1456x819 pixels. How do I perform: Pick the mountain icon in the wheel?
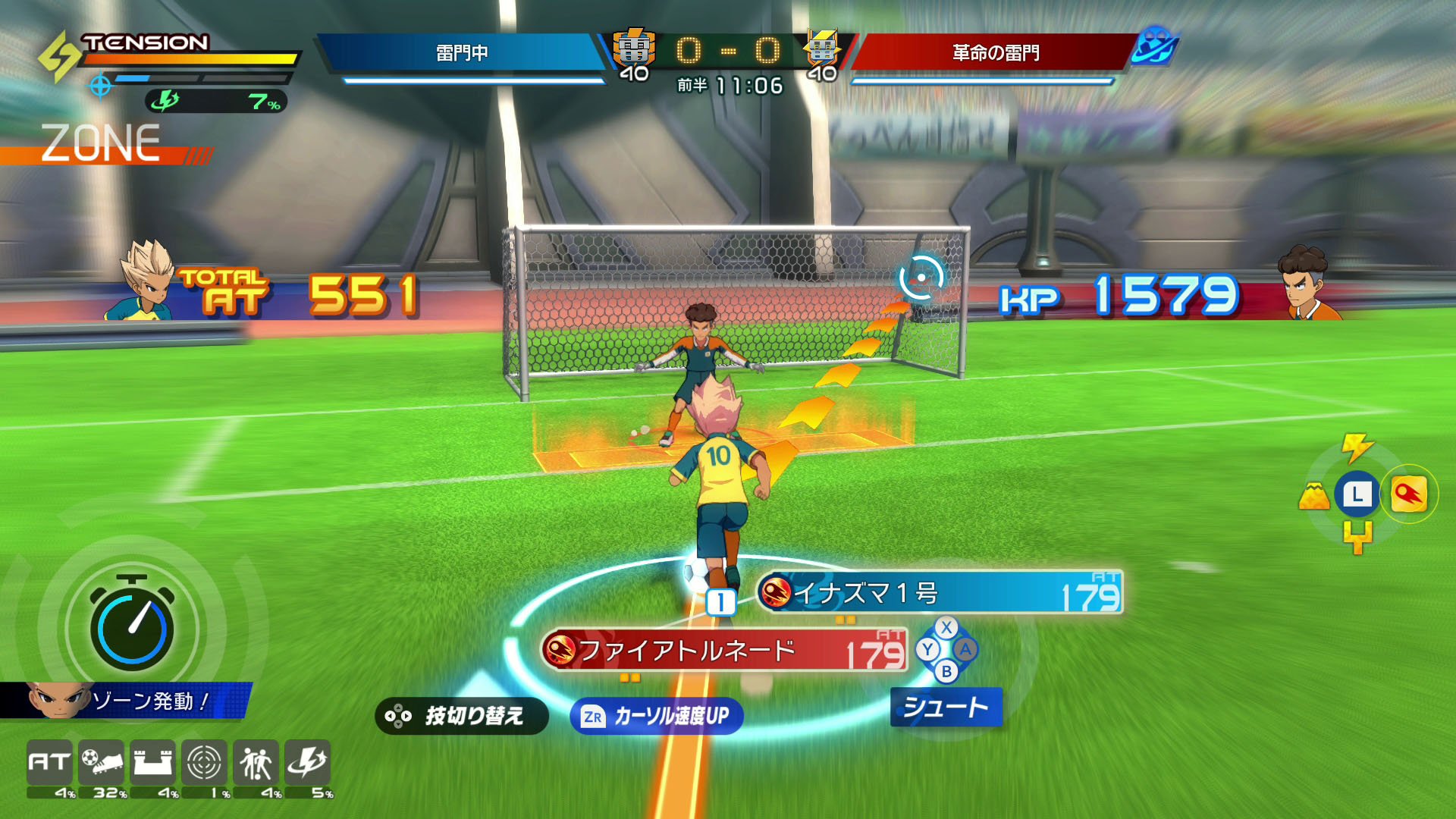click(1314, 497)
